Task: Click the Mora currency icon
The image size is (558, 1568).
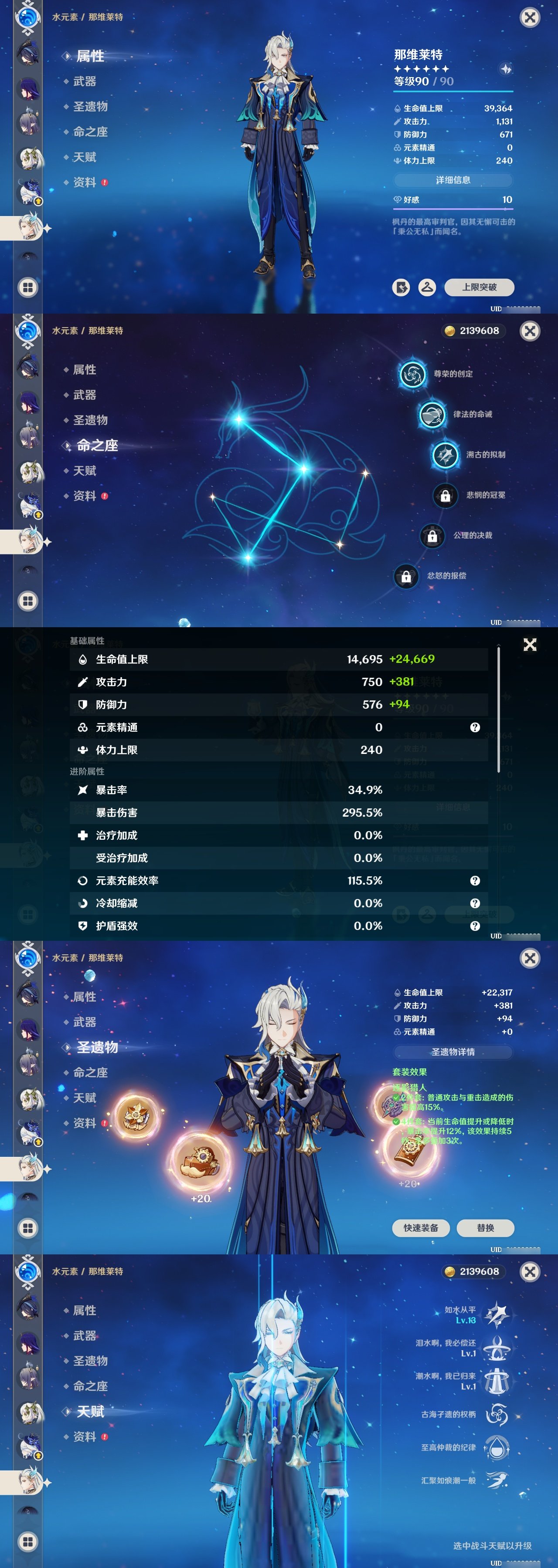Action: (451, 331)
